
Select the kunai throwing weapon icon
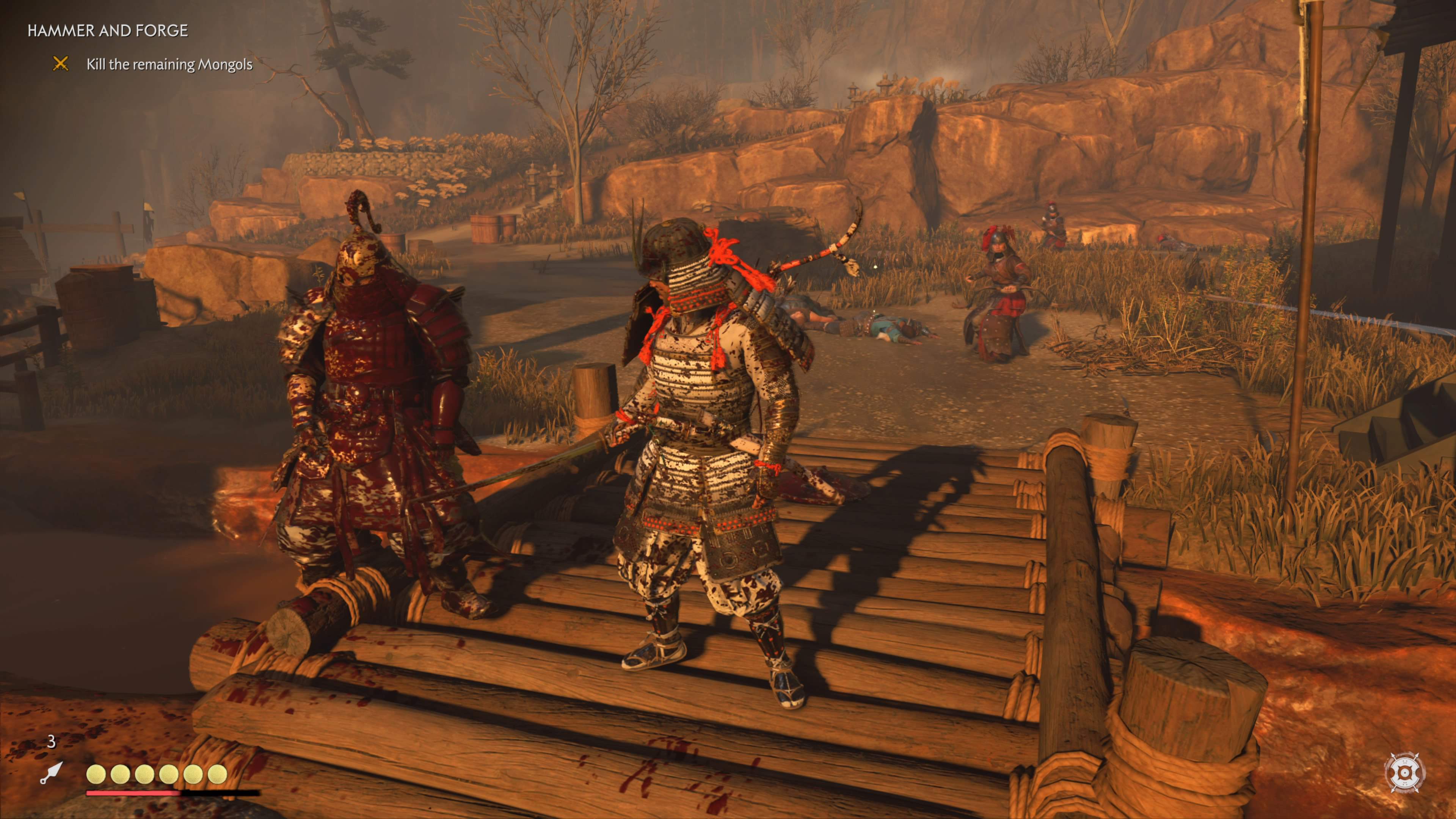pyautogui.click(x=51, y=773)
